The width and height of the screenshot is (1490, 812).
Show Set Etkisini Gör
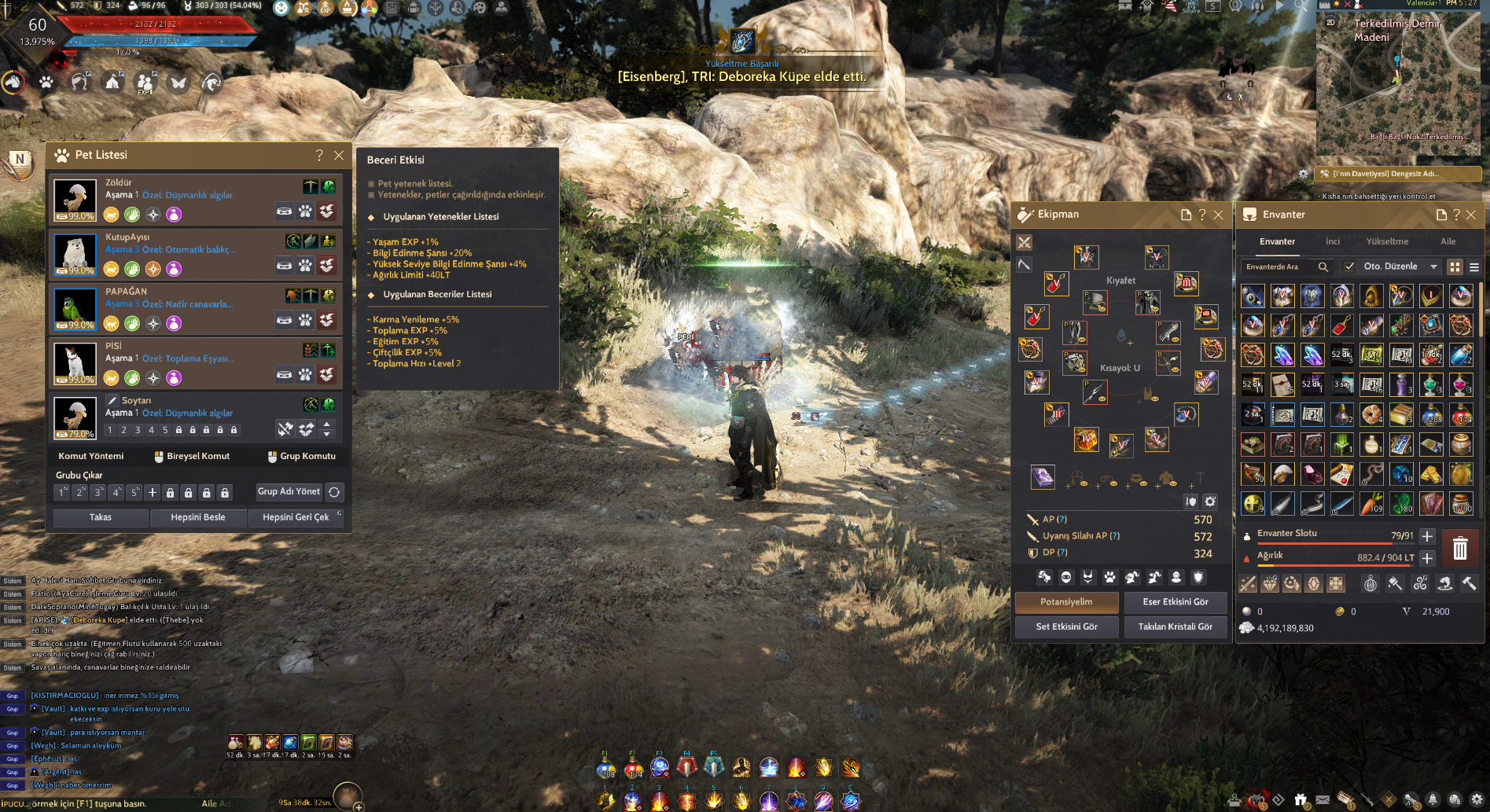pyautogui.click(x=1066, y=626)
